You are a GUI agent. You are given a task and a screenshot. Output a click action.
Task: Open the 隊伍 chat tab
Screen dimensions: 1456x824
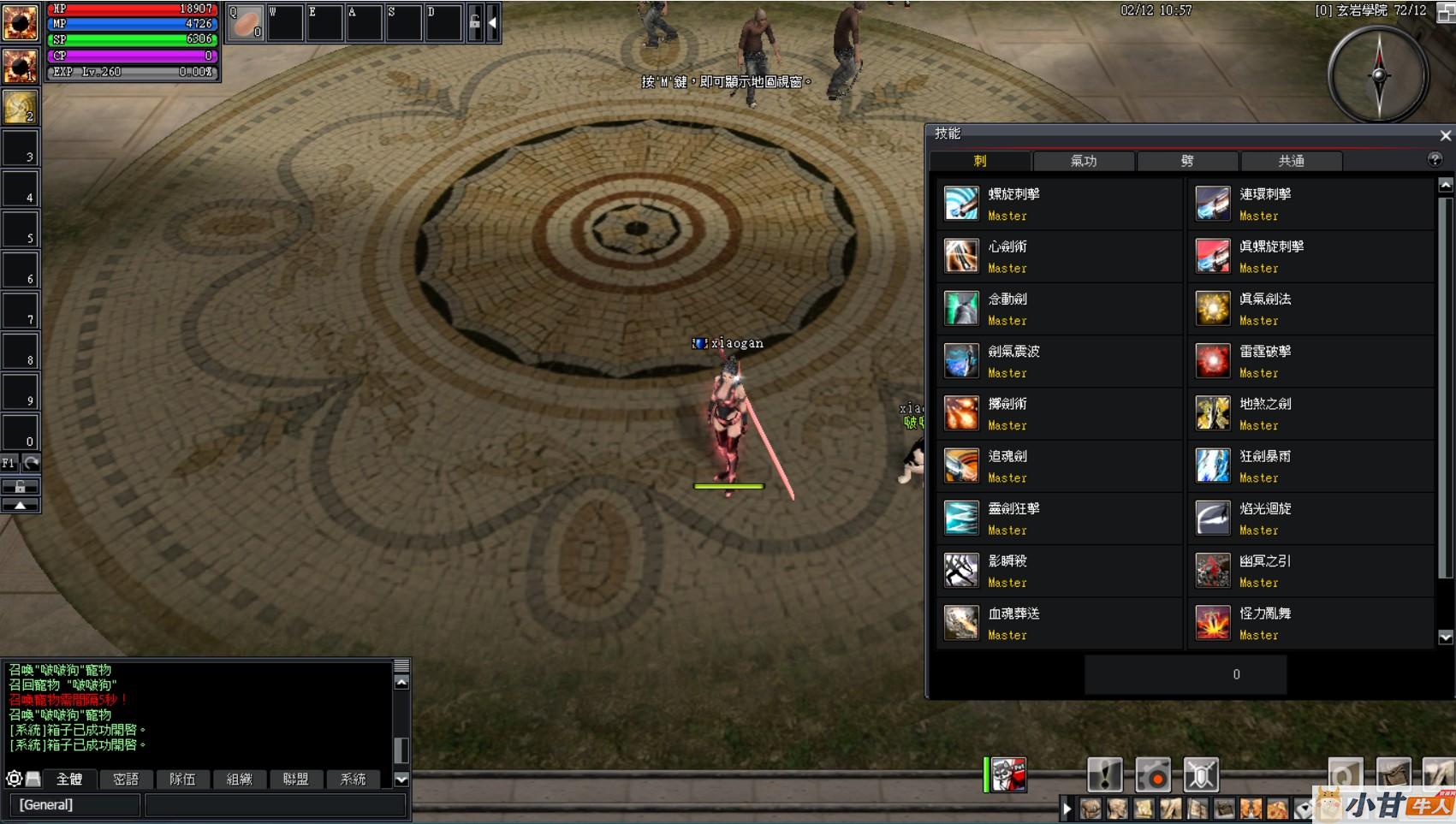pos(182,779)
